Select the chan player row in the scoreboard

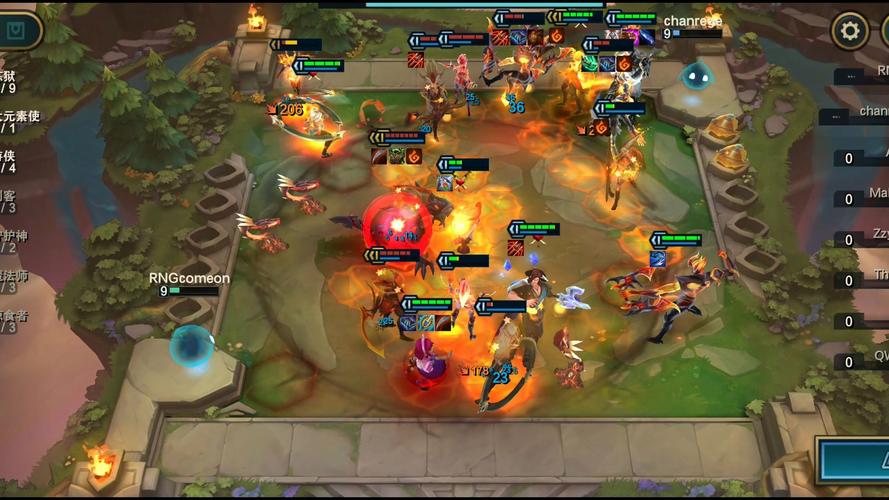coord(862,113)
